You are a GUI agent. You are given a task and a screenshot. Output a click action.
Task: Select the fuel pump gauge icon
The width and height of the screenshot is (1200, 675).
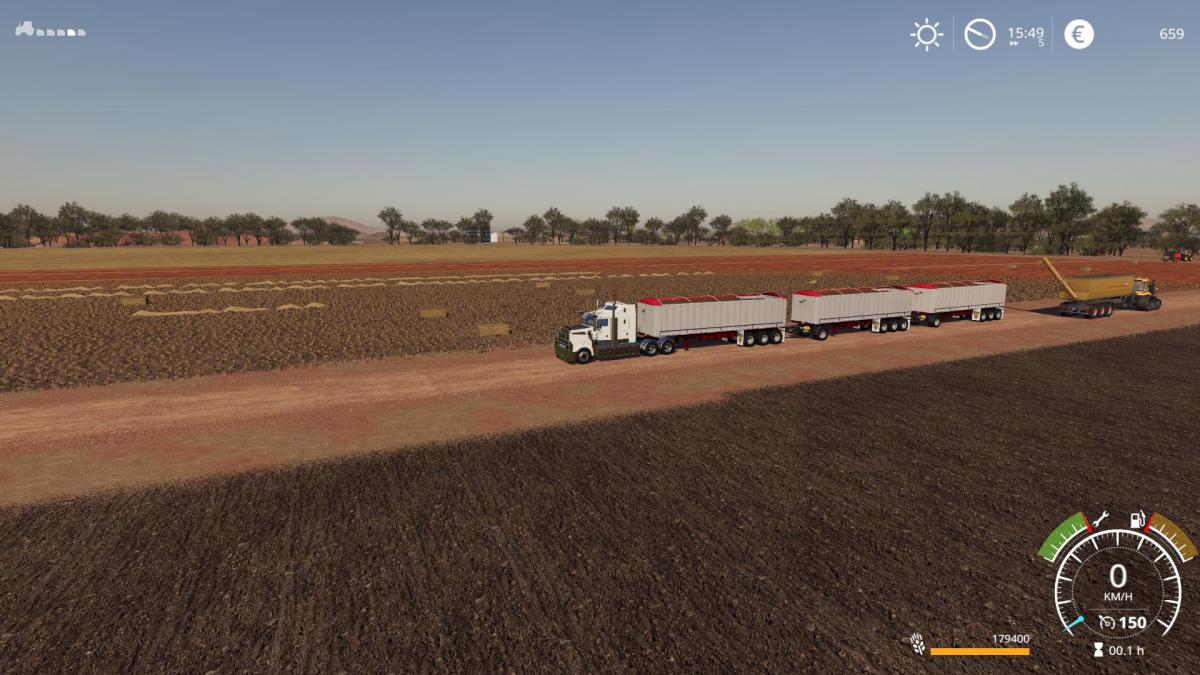pyautogui.click(x=1136, y=520)
